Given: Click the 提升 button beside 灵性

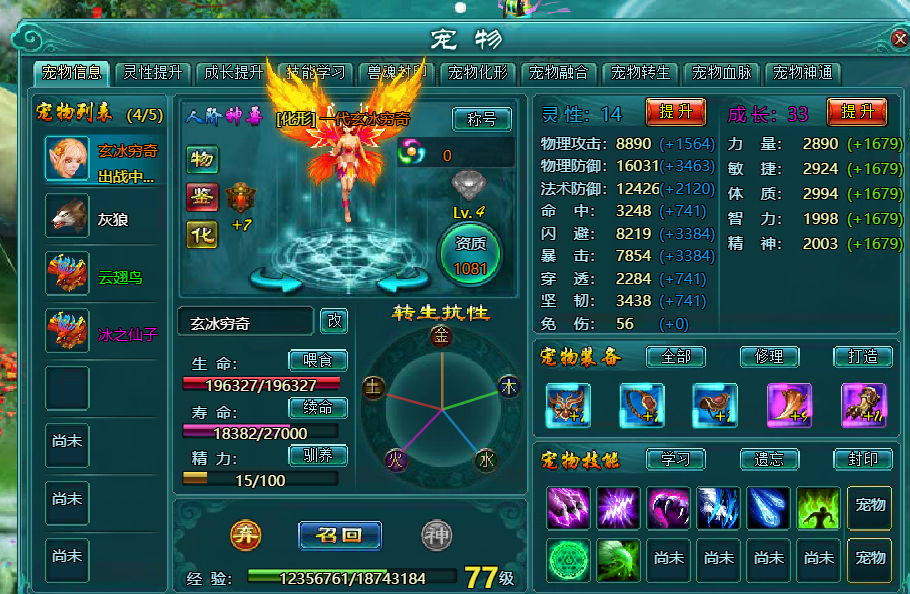Looking at the screenshot, I should [x=676, y=112].
